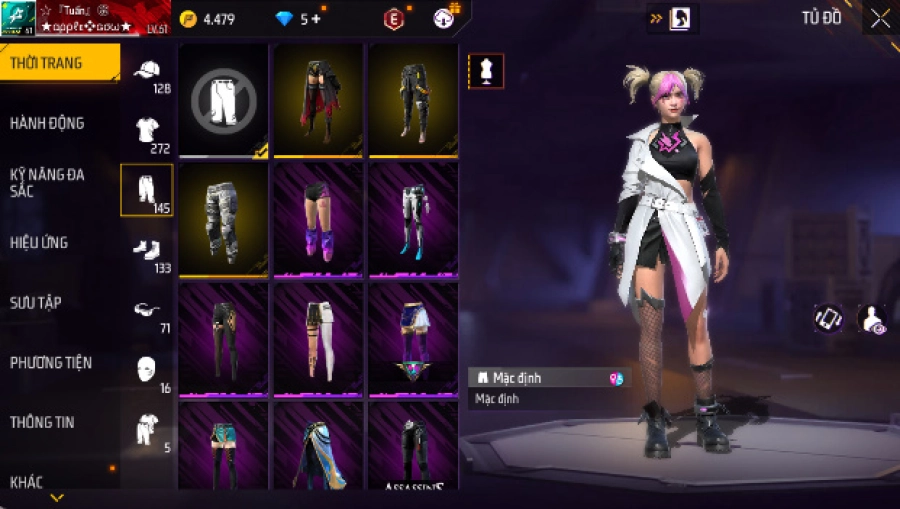Click the diamond currency plus button
This screenshot has width=900, height=509.
[x=317, y=19]
